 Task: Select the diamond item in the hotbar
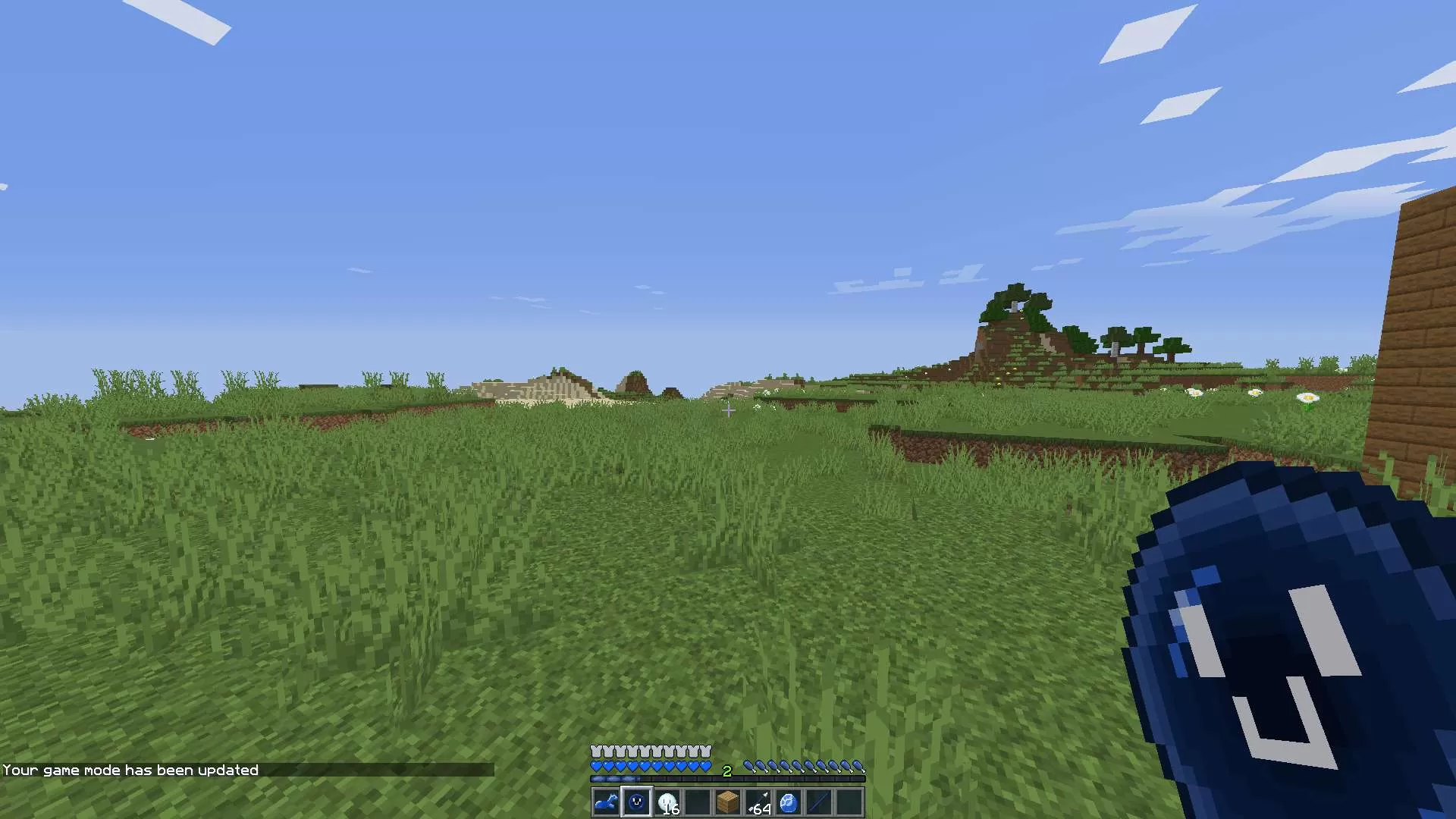click(791, 802)
